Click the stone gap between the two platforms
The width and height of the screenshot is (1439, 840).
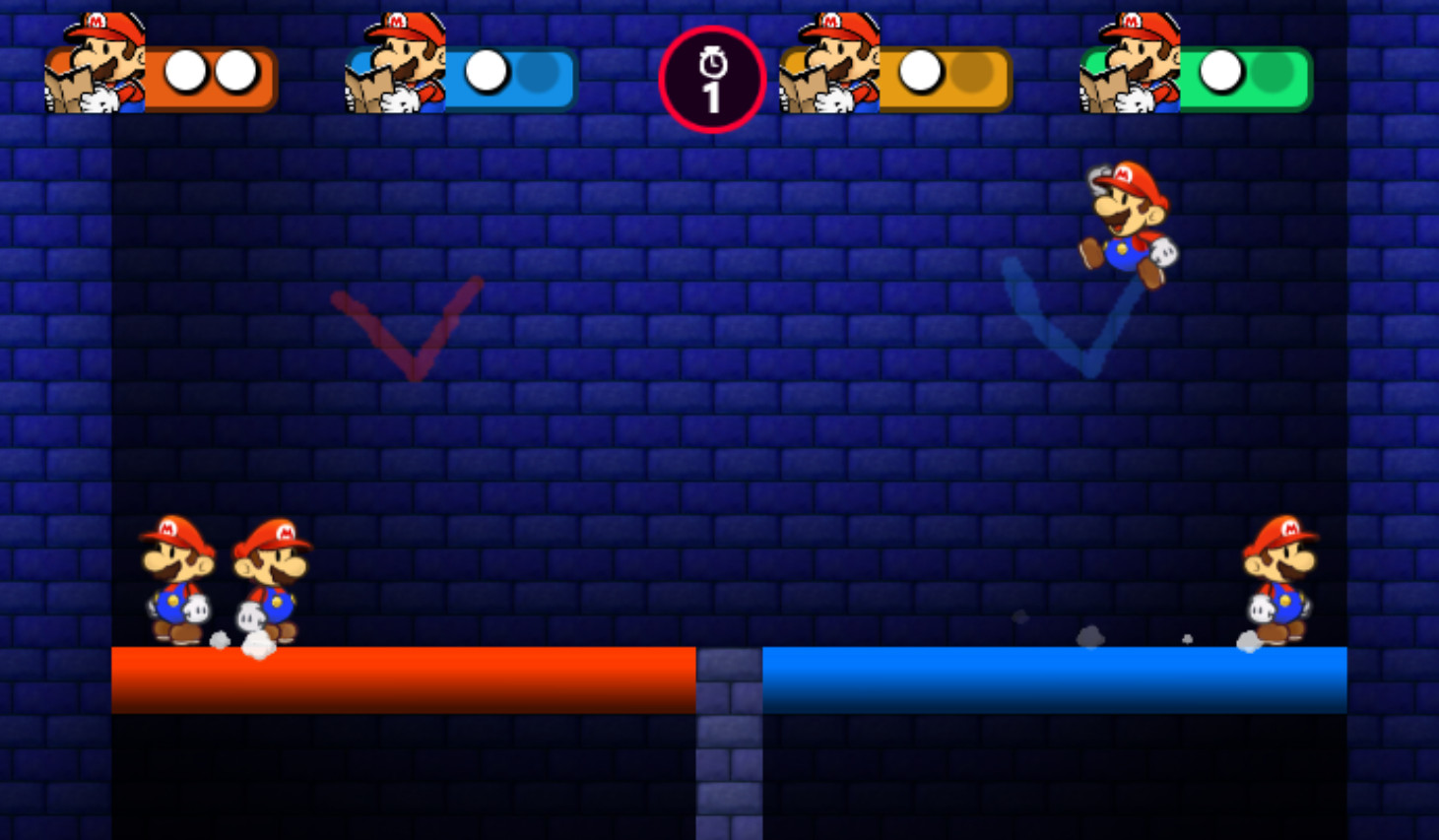point(727,739)
